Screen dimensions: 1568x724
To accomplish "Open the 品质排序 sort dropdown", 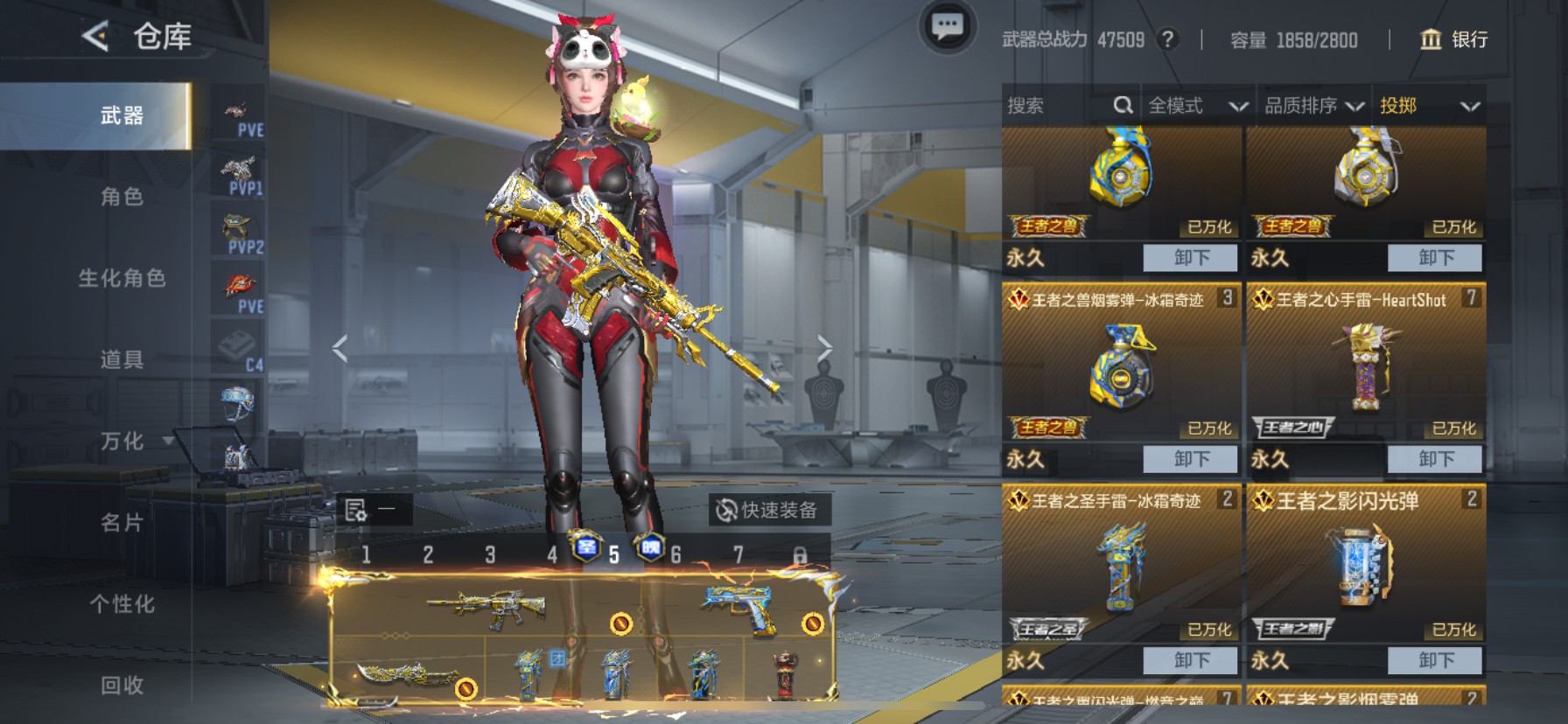I will coord(1313,106).
